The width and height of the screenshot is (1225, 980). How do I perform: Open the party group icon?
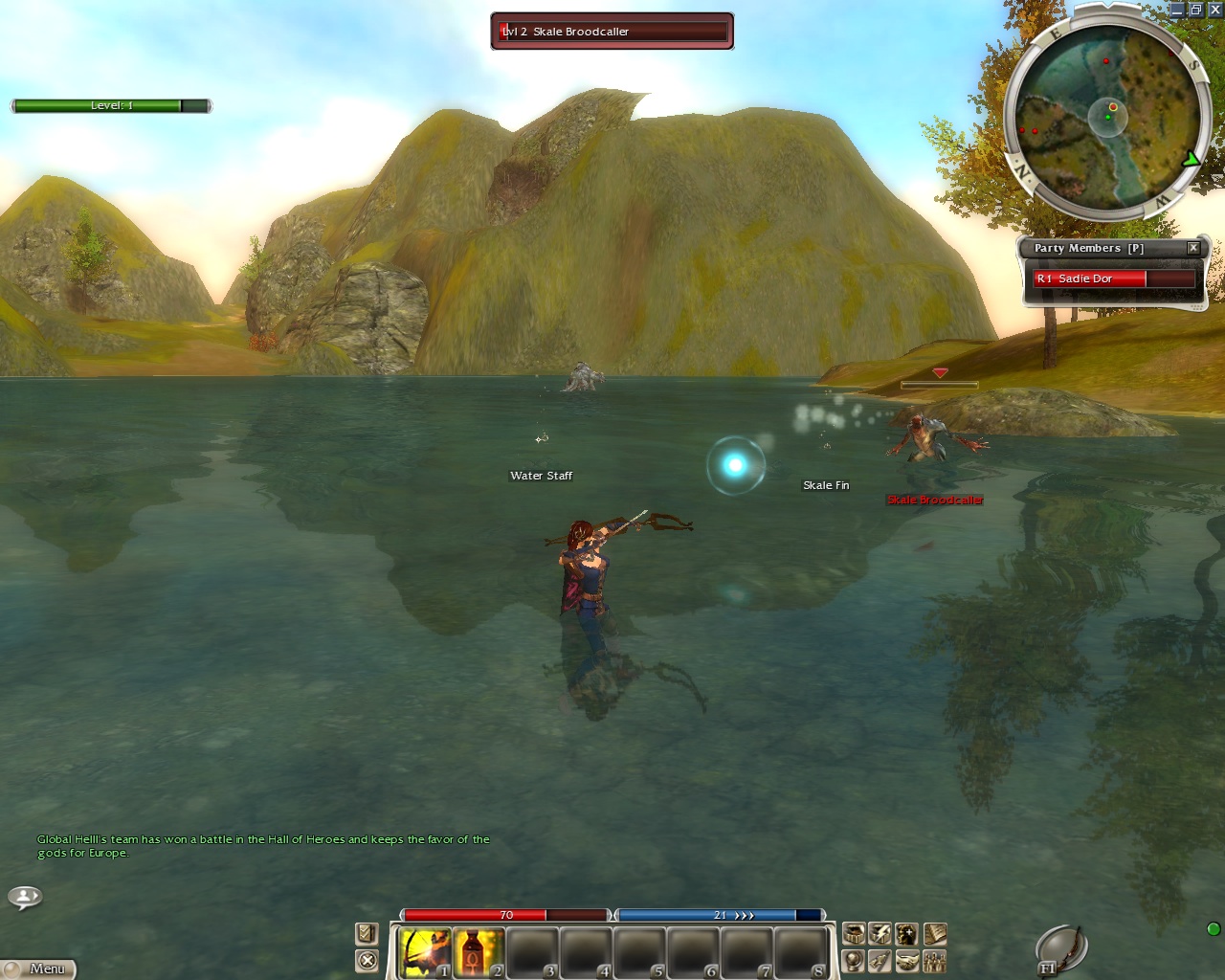pos(935,960)
